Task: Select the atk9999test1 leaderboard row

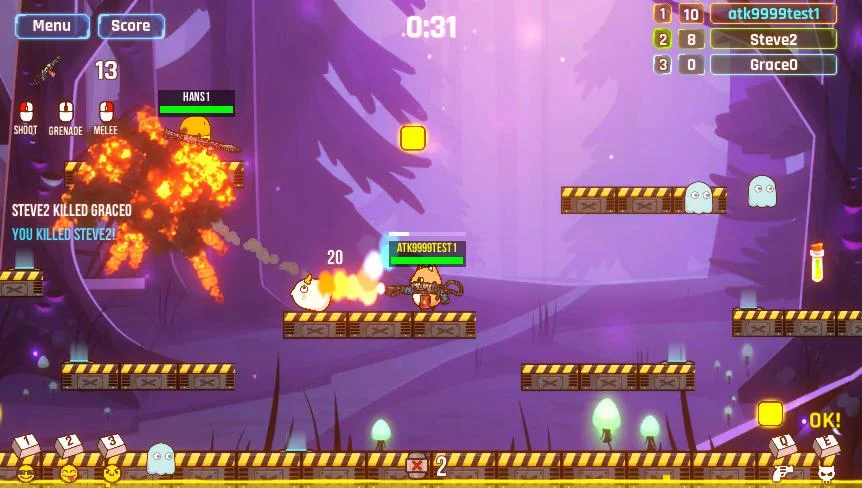Action: click(x=773, y=14)
